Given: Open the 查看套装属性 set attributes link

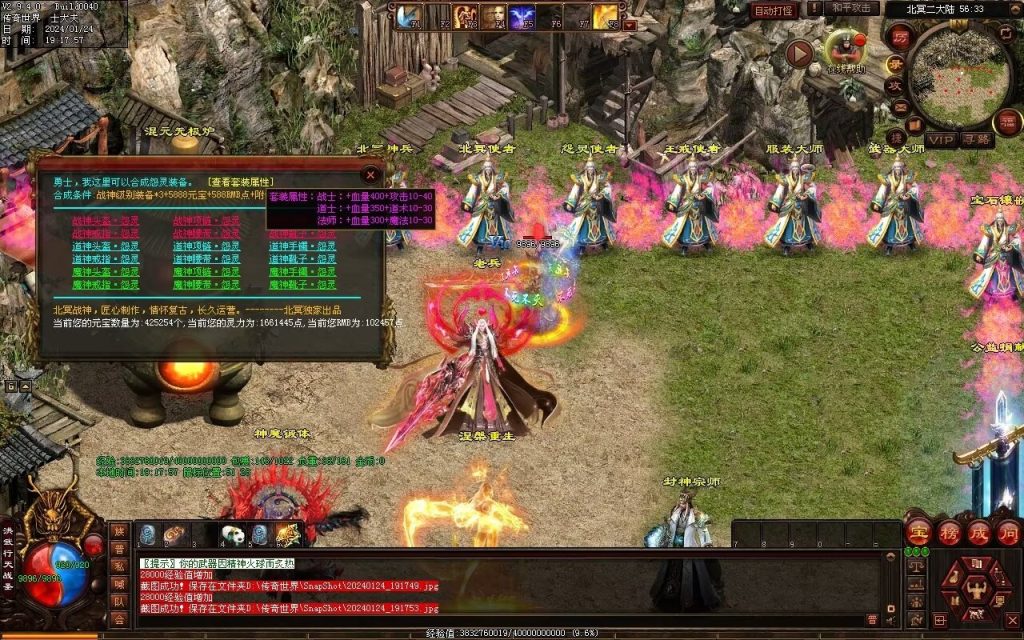Looking at the screenshot, I should click(x=240, y=182).
